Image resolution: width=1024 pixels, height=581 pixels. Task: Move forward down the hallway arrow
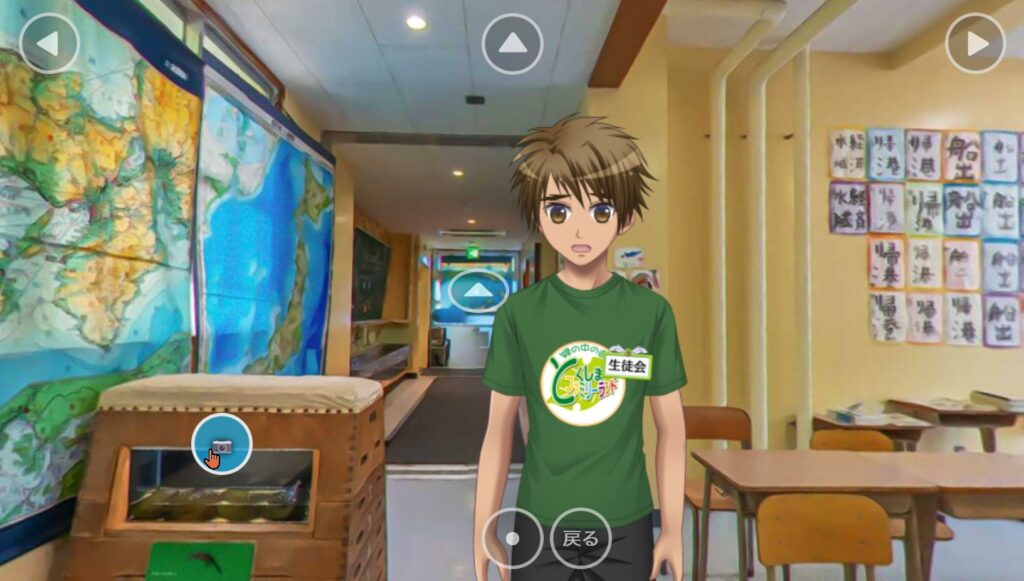(478, 291)
